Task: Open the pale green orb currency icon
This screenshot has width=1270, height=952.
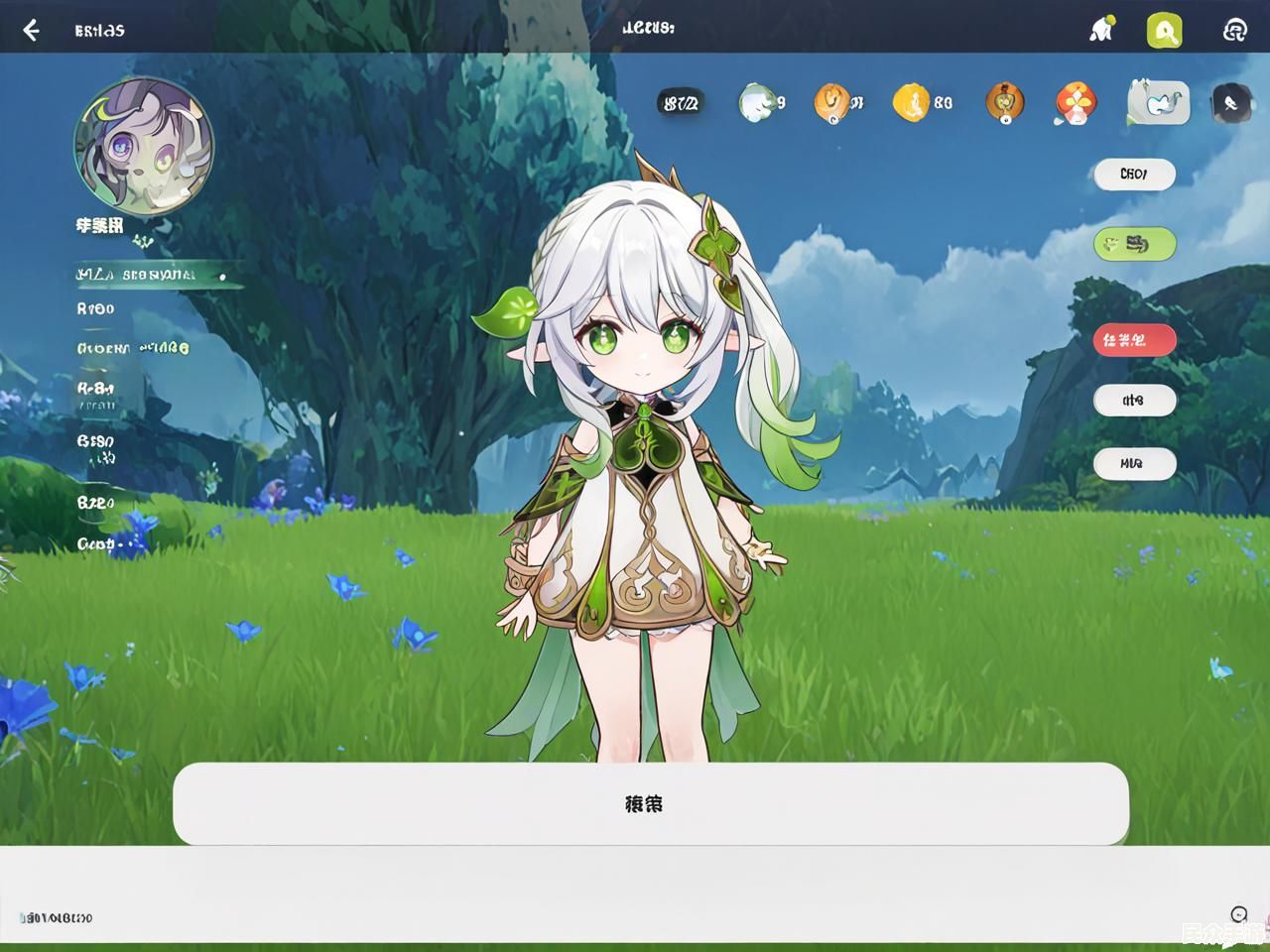Action: point(757,102)
